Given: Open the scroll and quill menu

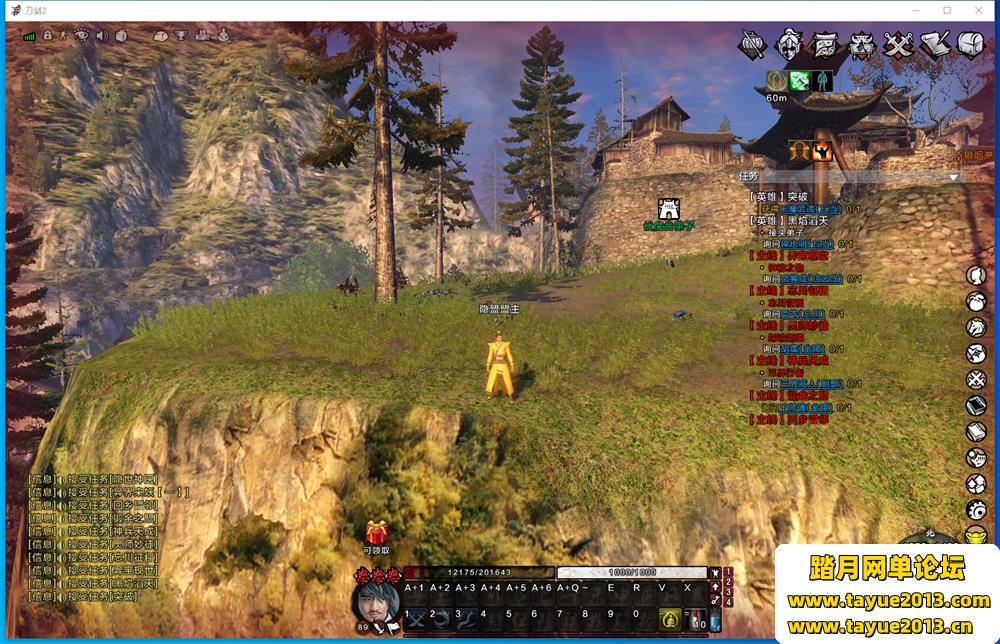Looking at the screenshot, I should (936, 45).
